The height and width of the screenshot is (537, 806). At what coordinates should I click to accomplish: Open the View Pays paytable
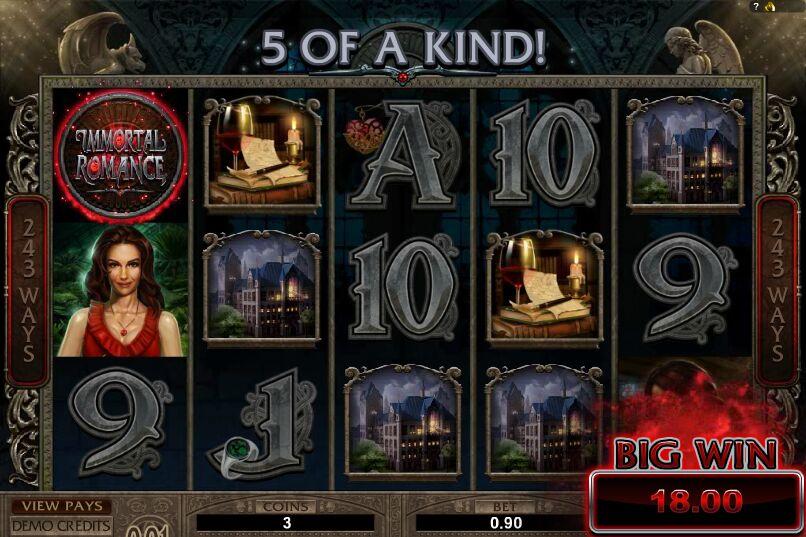click(x=60, y=506)
